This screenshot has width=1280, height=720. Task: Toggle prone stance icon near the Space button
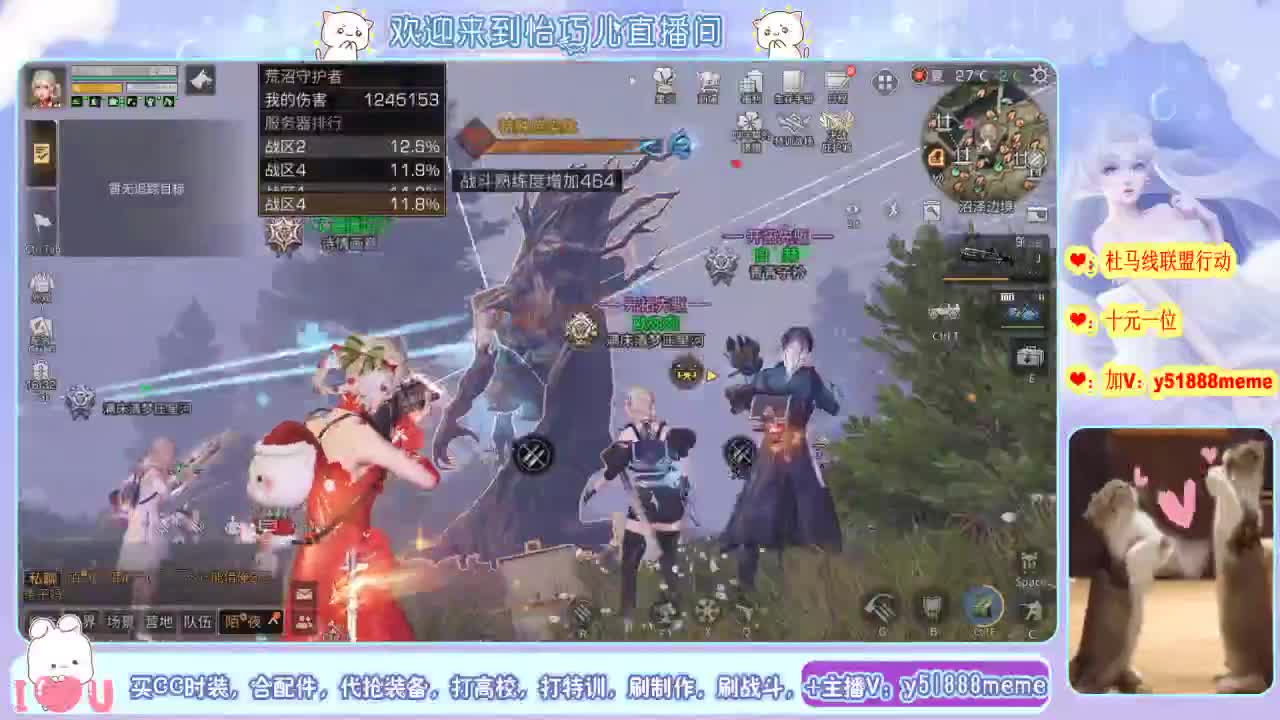coord(1027,578)
